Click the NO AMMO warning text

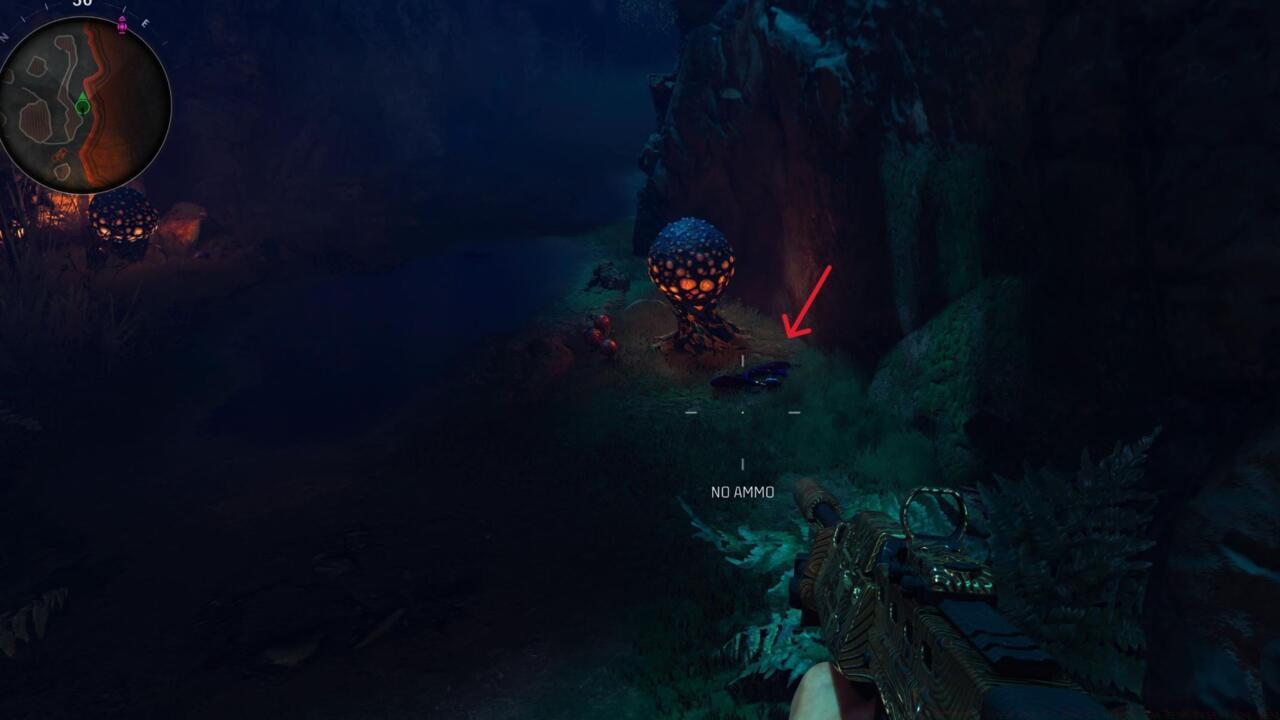[742, 491]
